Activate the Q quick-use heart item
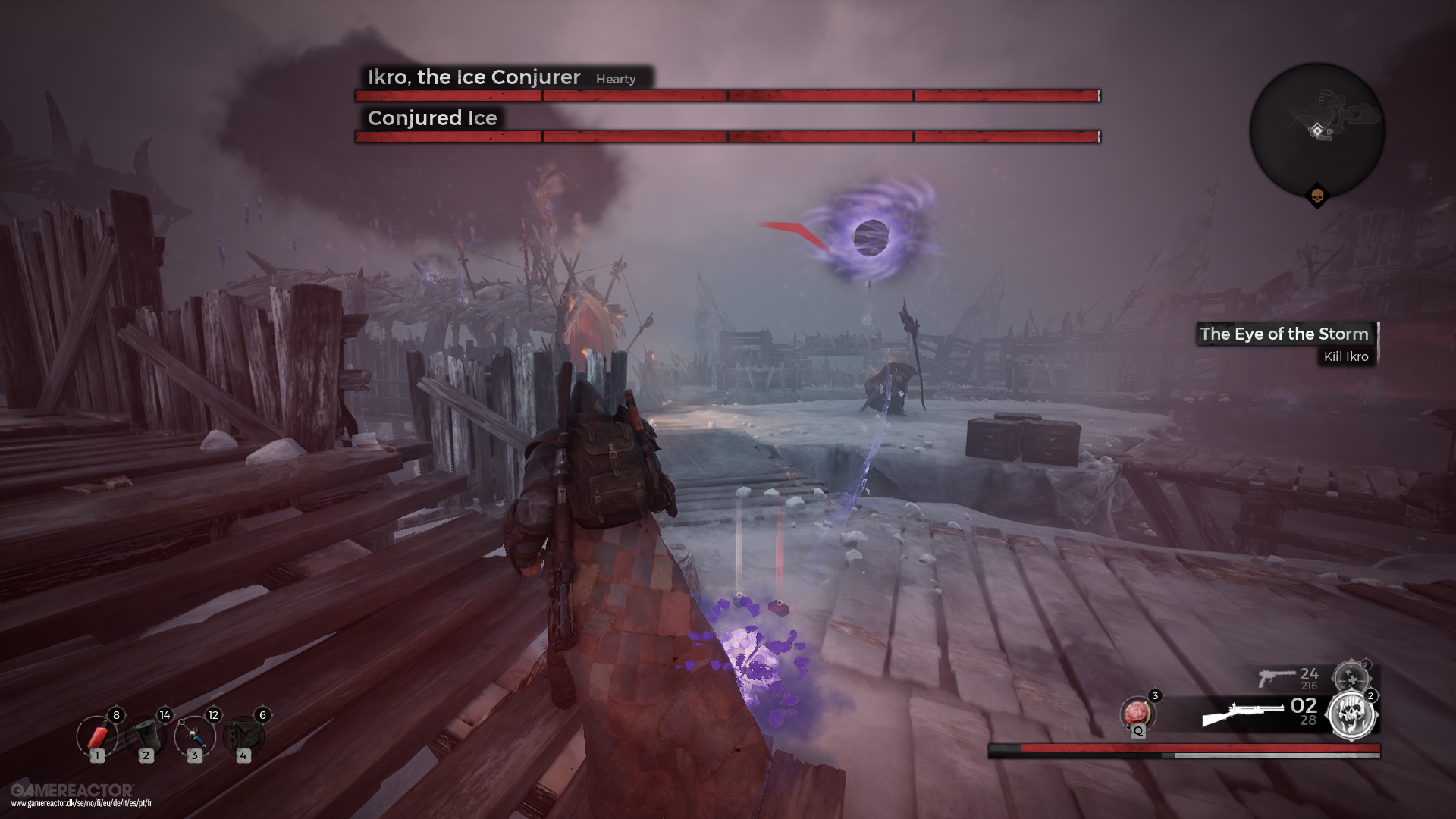 coord(1138,711)
